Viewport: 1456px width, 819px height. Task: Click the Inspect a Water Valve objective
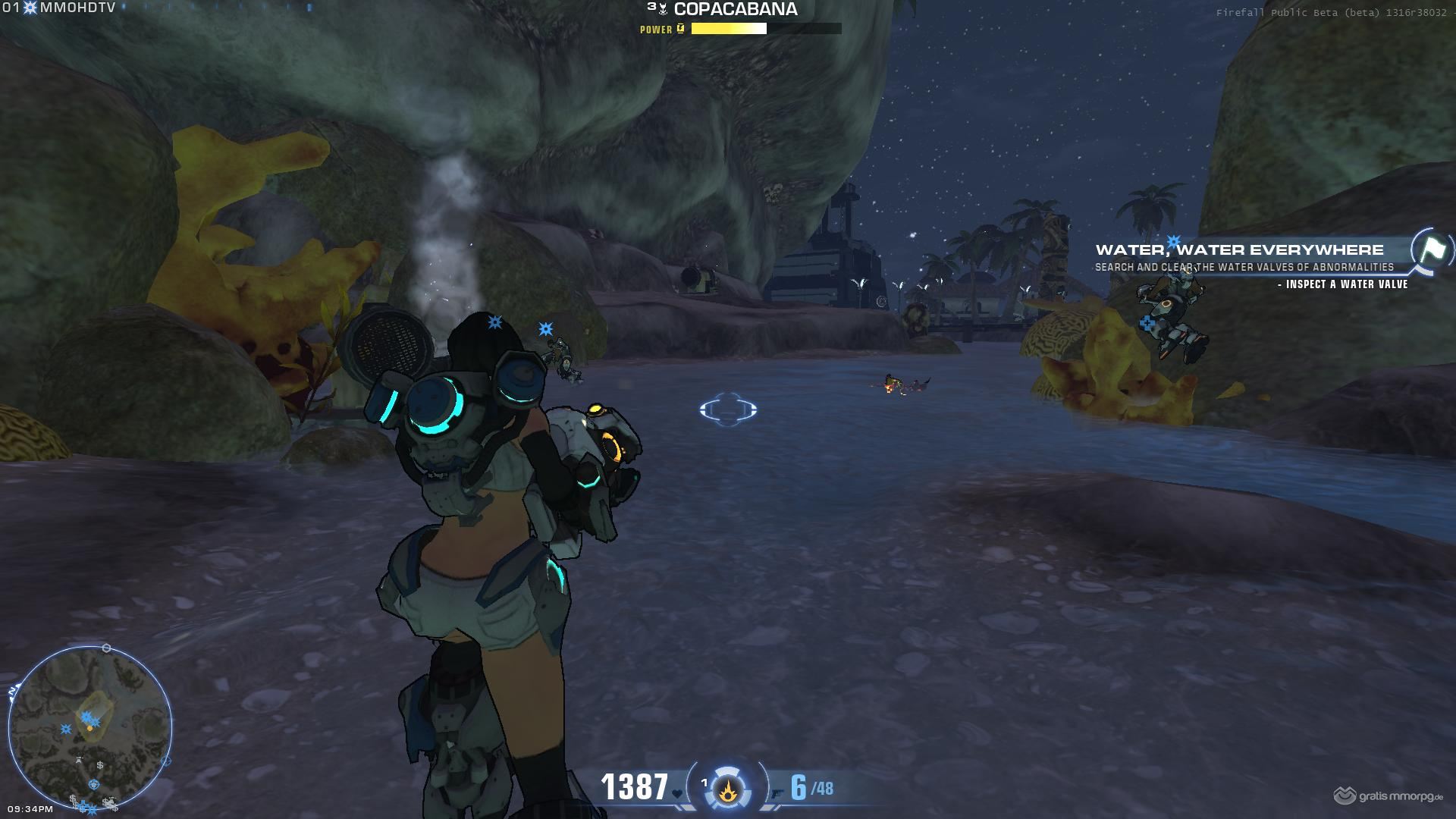pos(1341,284)
